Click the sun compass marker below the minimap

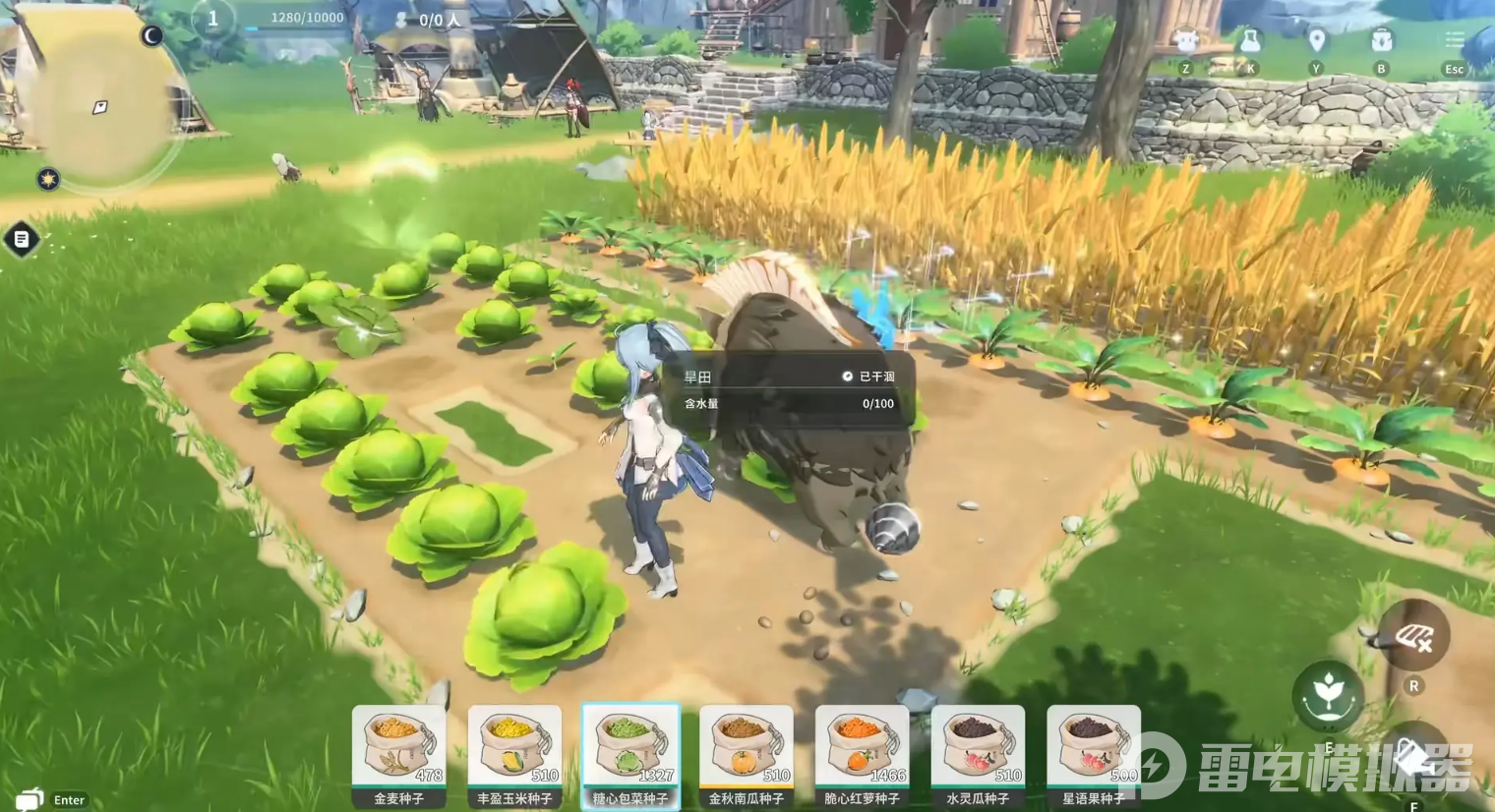48,179
